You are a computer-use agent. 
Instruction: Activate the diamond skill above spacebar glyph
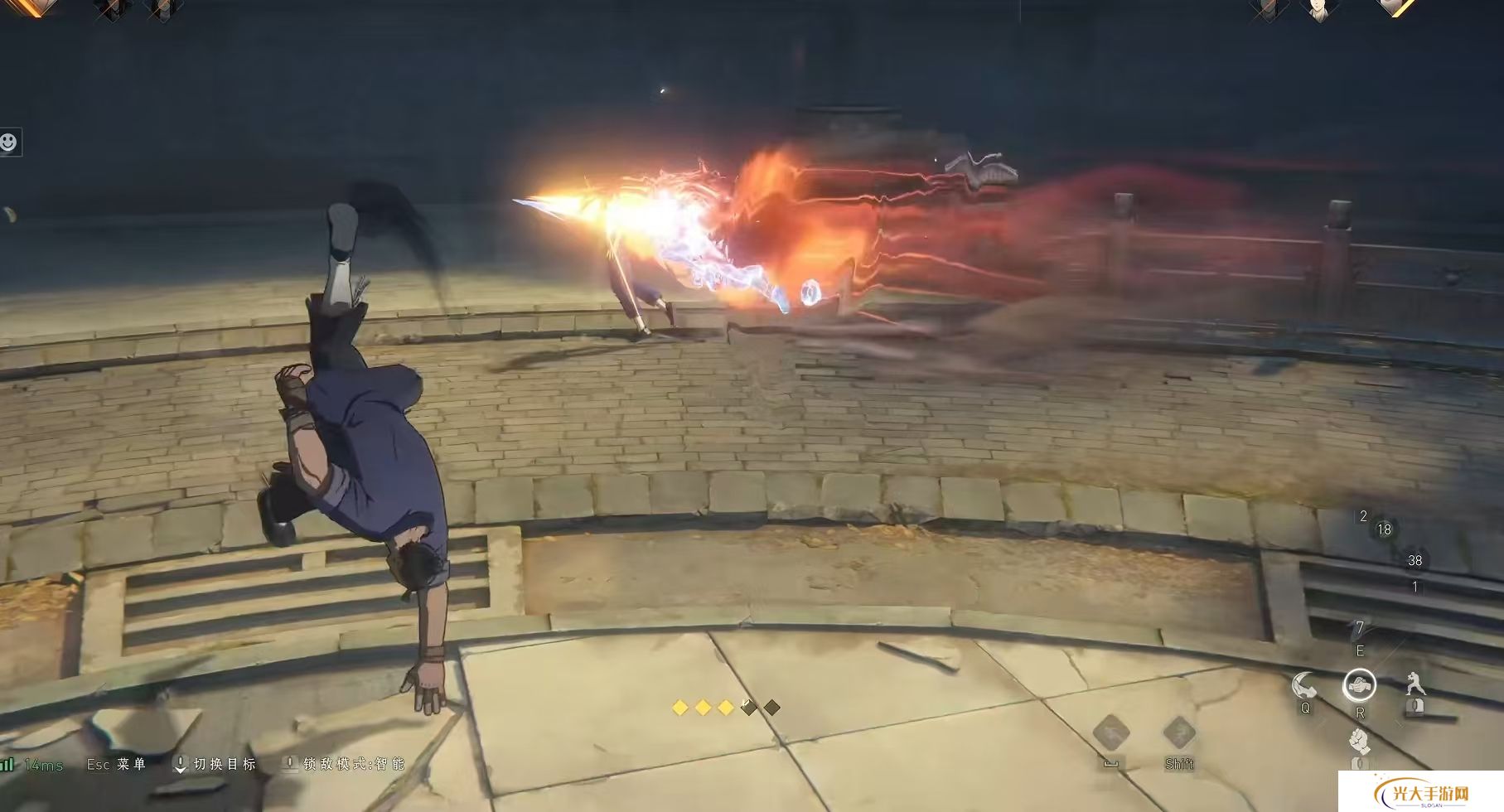[1111, 733]
